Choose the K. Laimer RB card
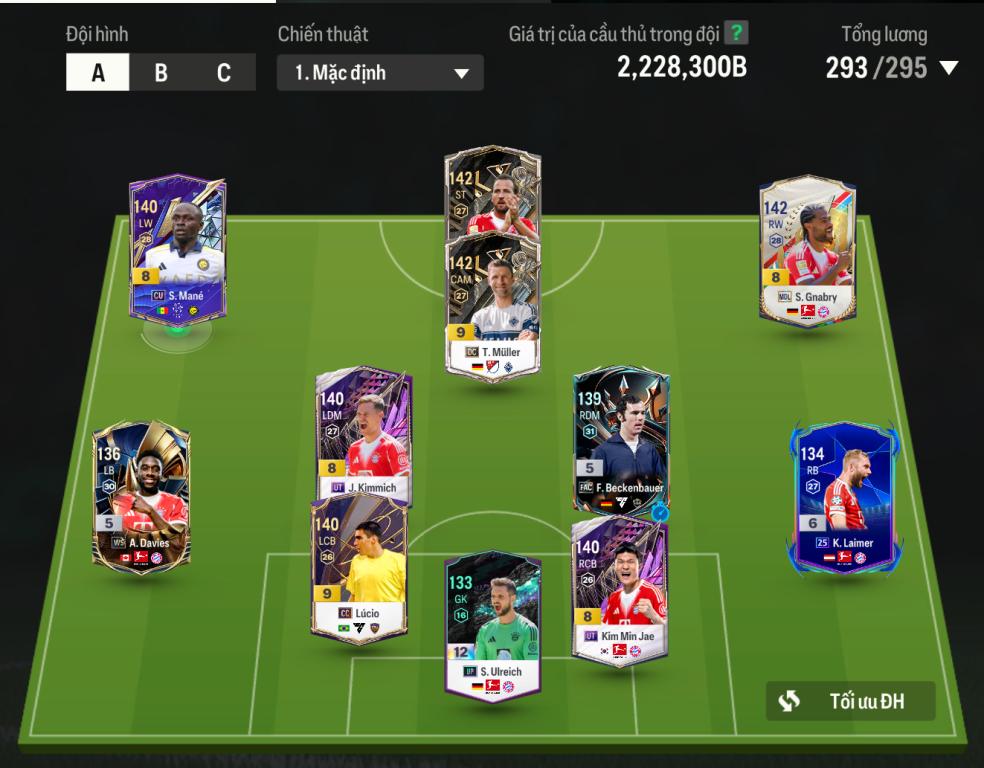984x768 pixels. (847, 497)
